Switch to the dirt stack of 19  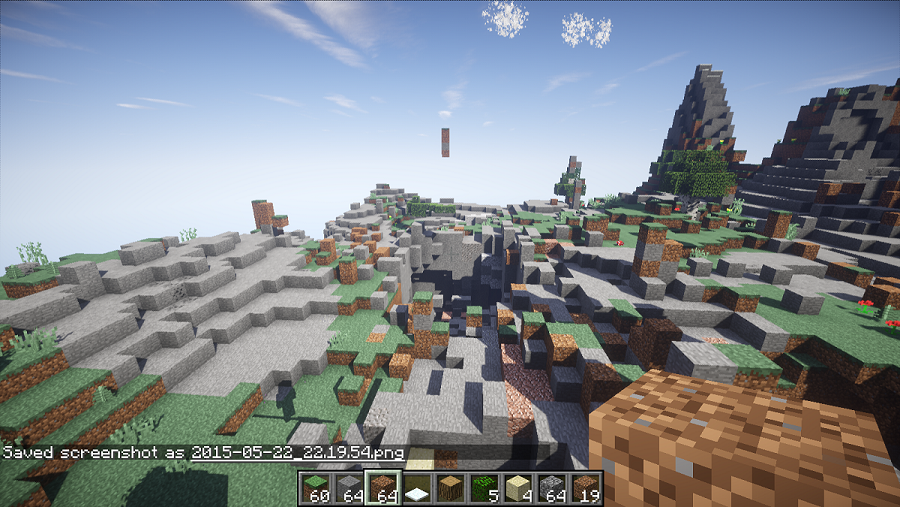[586, 488]
